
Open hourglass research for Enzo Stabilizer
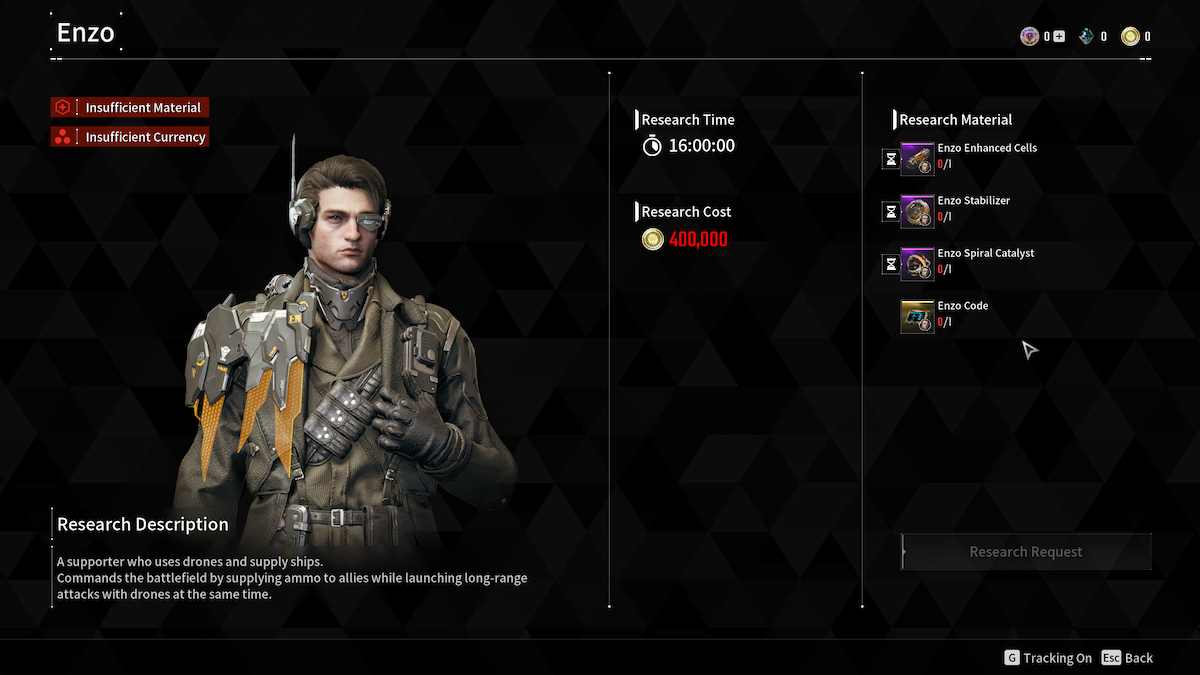click(x=890, y=211)
